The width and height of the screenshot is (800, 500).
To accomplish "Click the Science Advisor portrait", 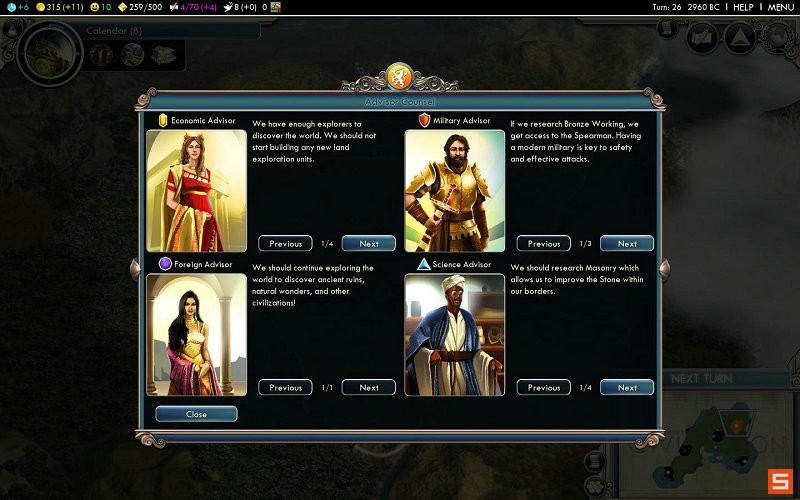I will point(454,334).
